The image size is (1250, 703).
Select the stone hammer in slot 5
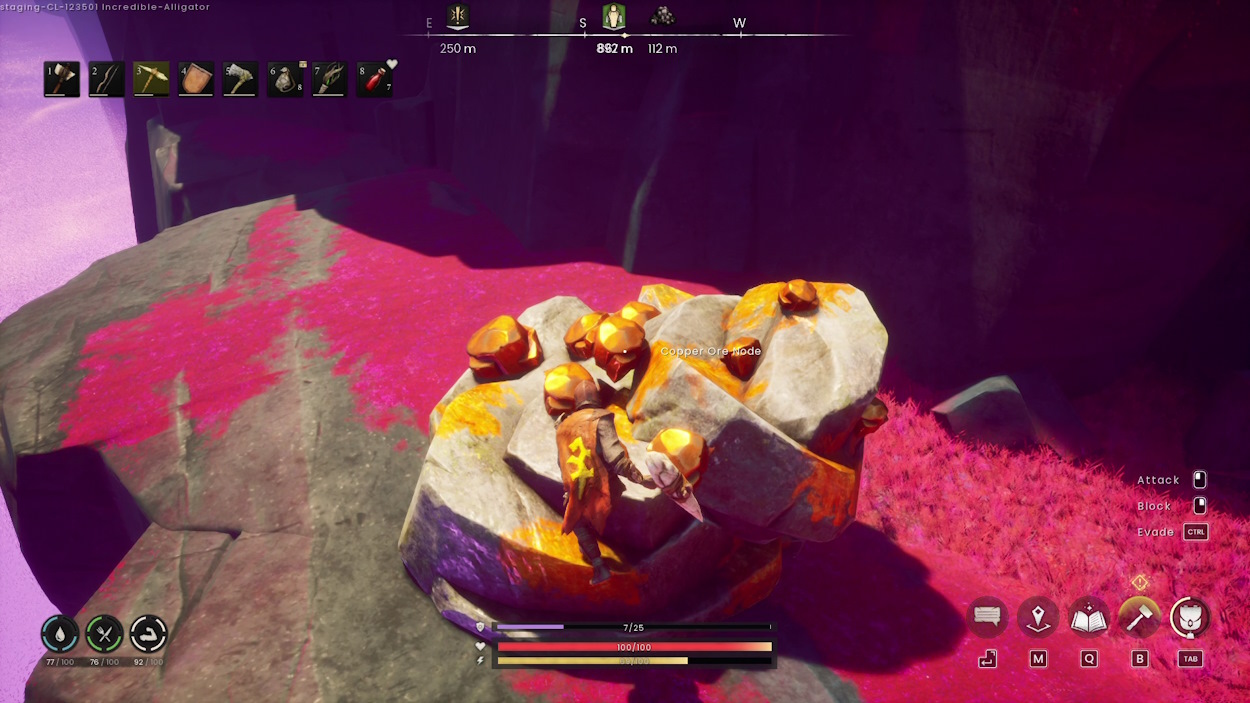[x=241, y=79]
